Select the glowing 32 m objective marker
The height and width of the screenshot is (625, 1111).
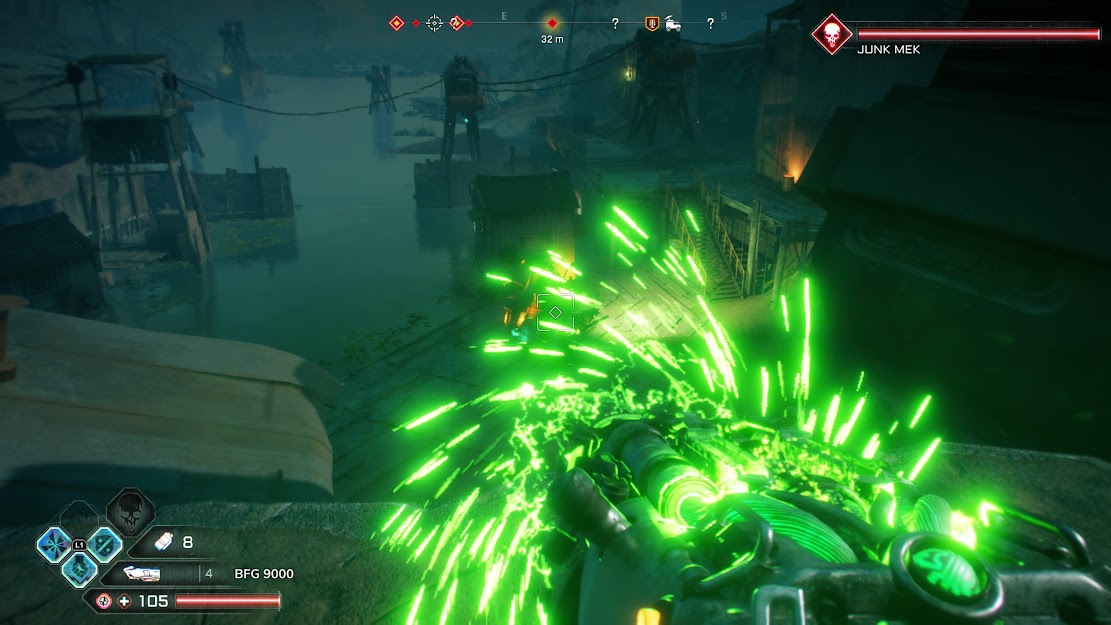[x=551, y=22]
